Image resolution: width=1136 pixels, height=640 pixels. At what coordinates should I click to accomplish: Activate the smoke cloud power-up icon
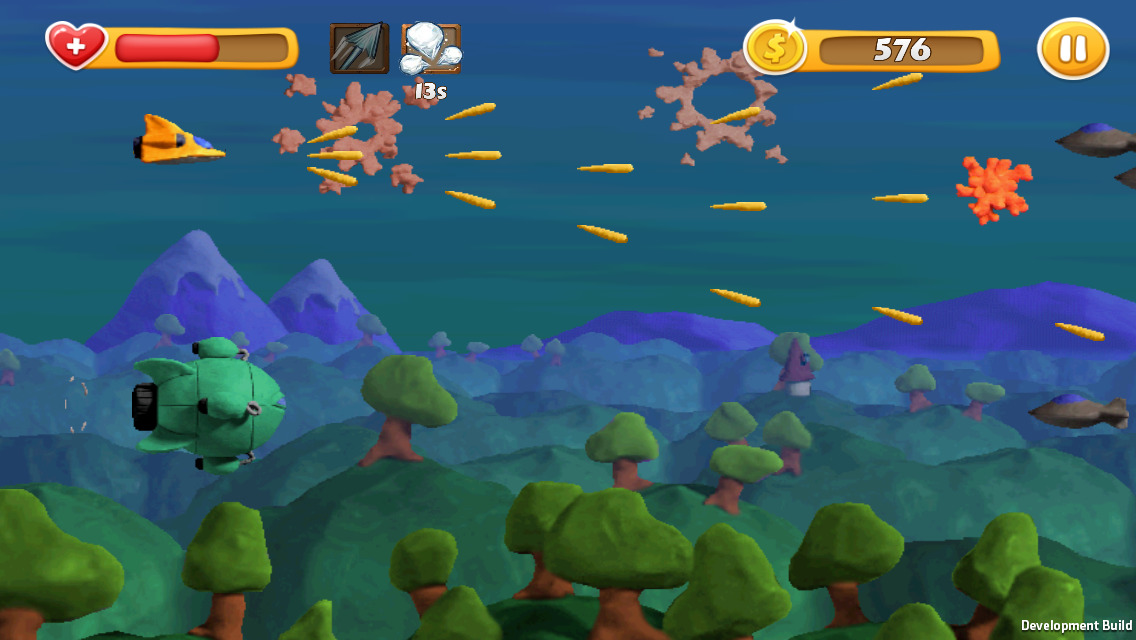click(431, 49)
